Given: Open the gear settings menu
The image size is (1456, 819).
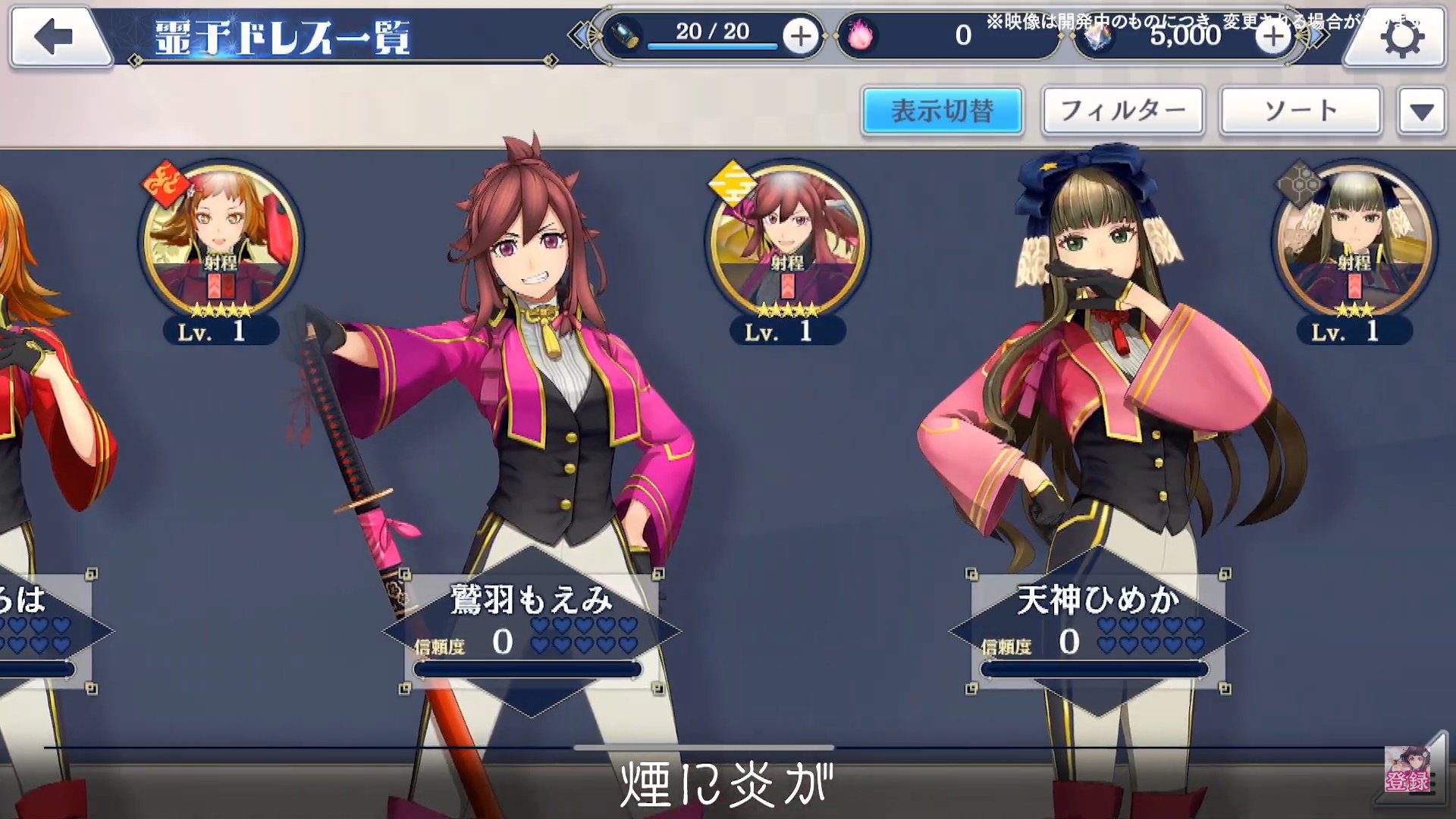Looking at the screenshot, I should (x=1400, y=38).
